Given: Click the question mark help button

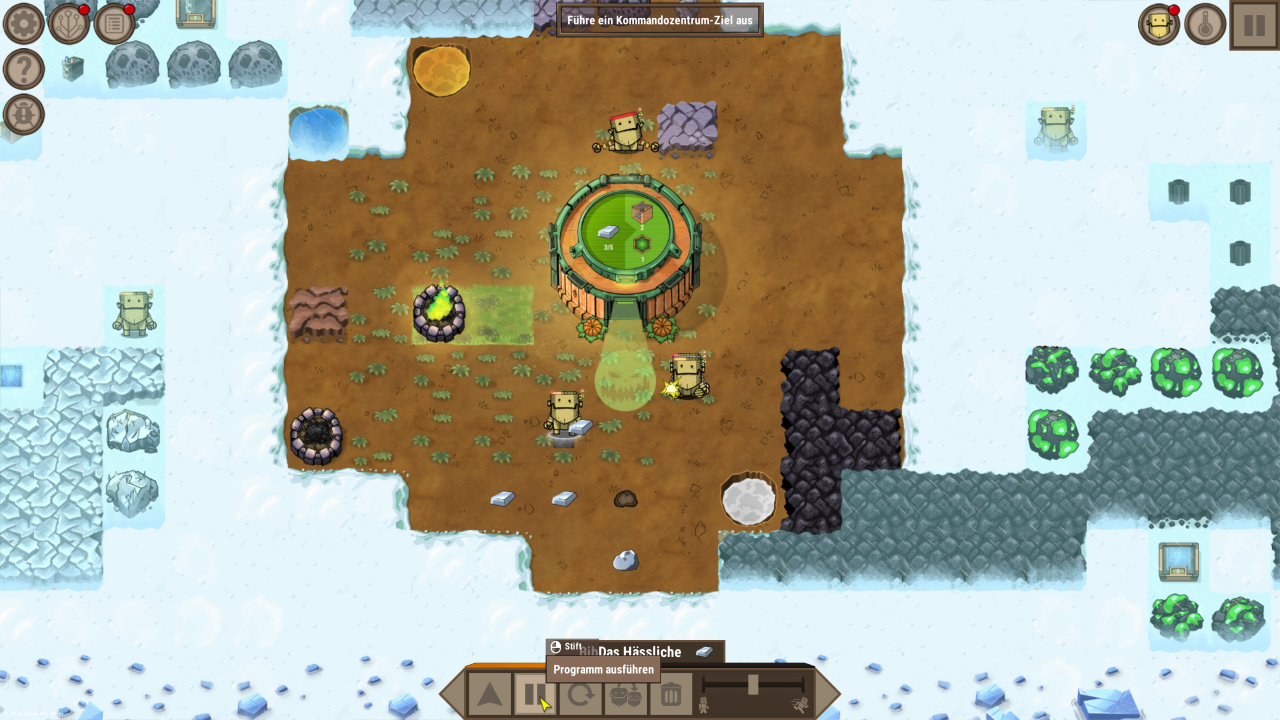Looking at the screenshot, I should click(23, 69).
